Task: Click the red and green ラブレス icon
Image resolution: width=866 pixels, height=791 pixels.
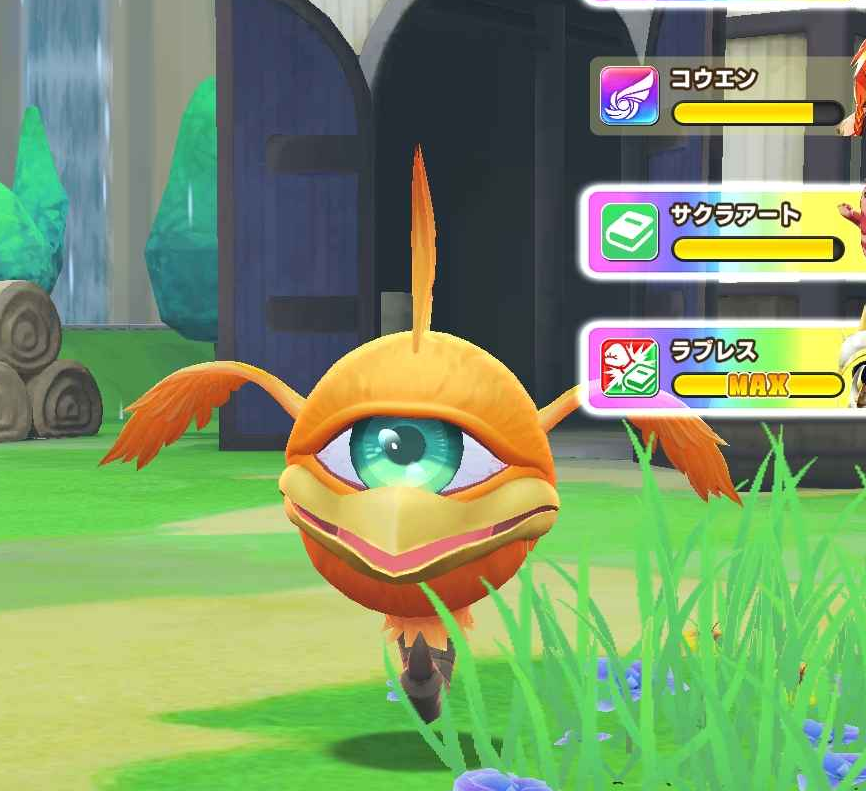Action: pyautogui.click(x=629, y=368)
